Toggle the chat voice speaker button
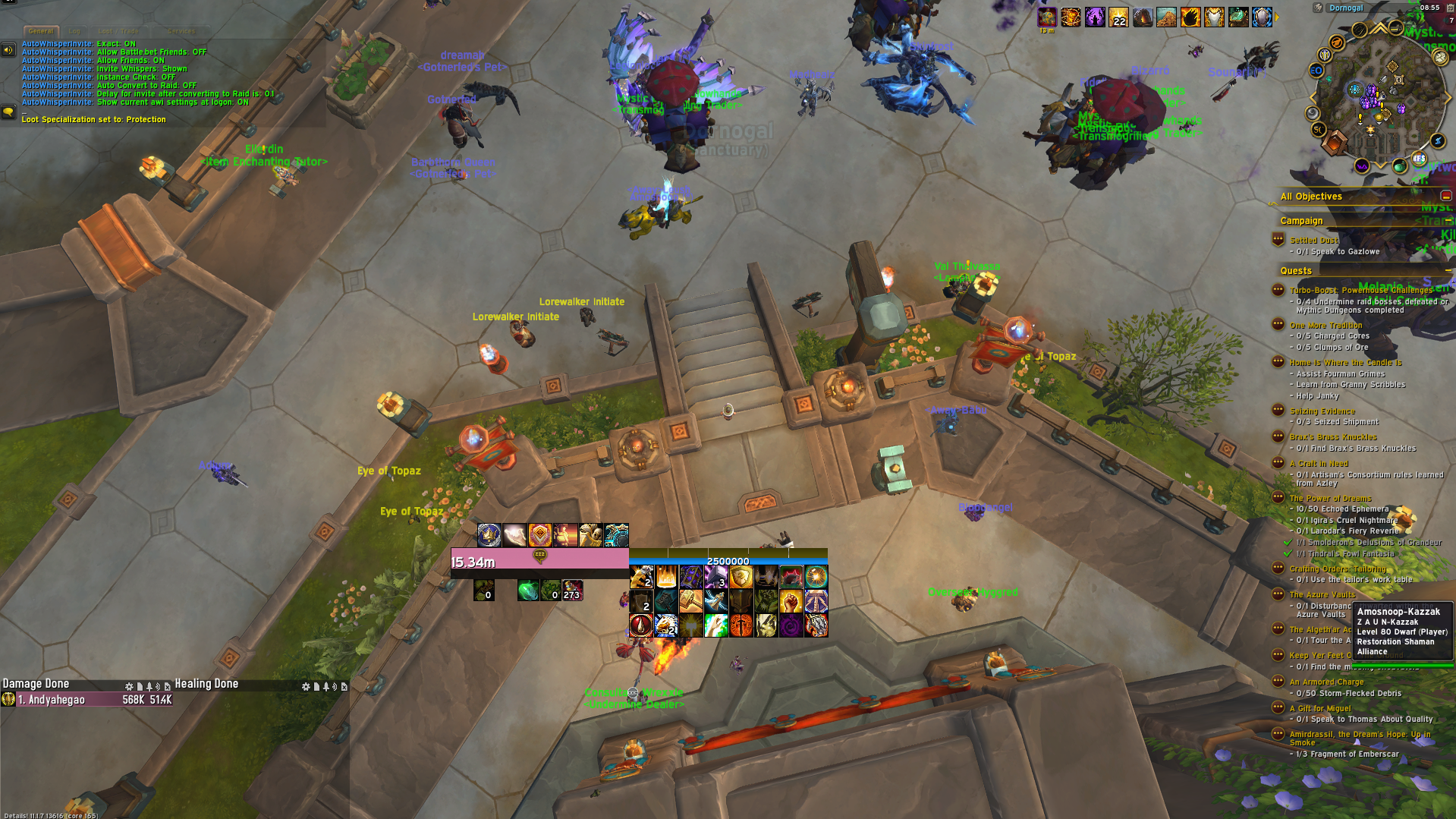 click(8, 50)
